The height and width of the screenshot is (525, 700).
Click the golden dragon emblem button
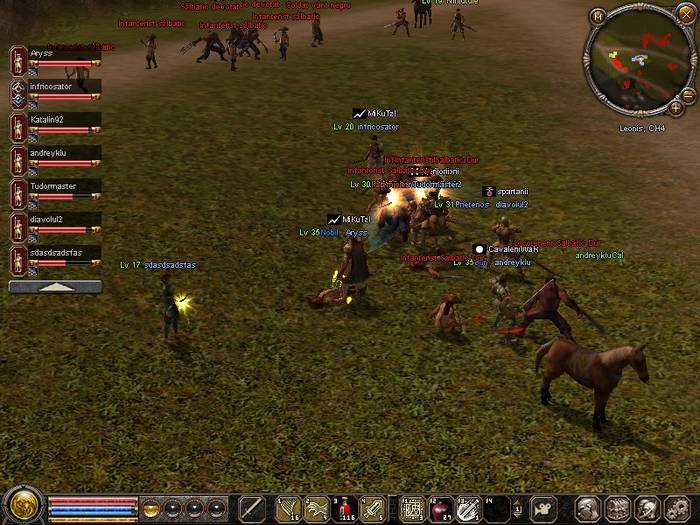(x=20, y=506)
